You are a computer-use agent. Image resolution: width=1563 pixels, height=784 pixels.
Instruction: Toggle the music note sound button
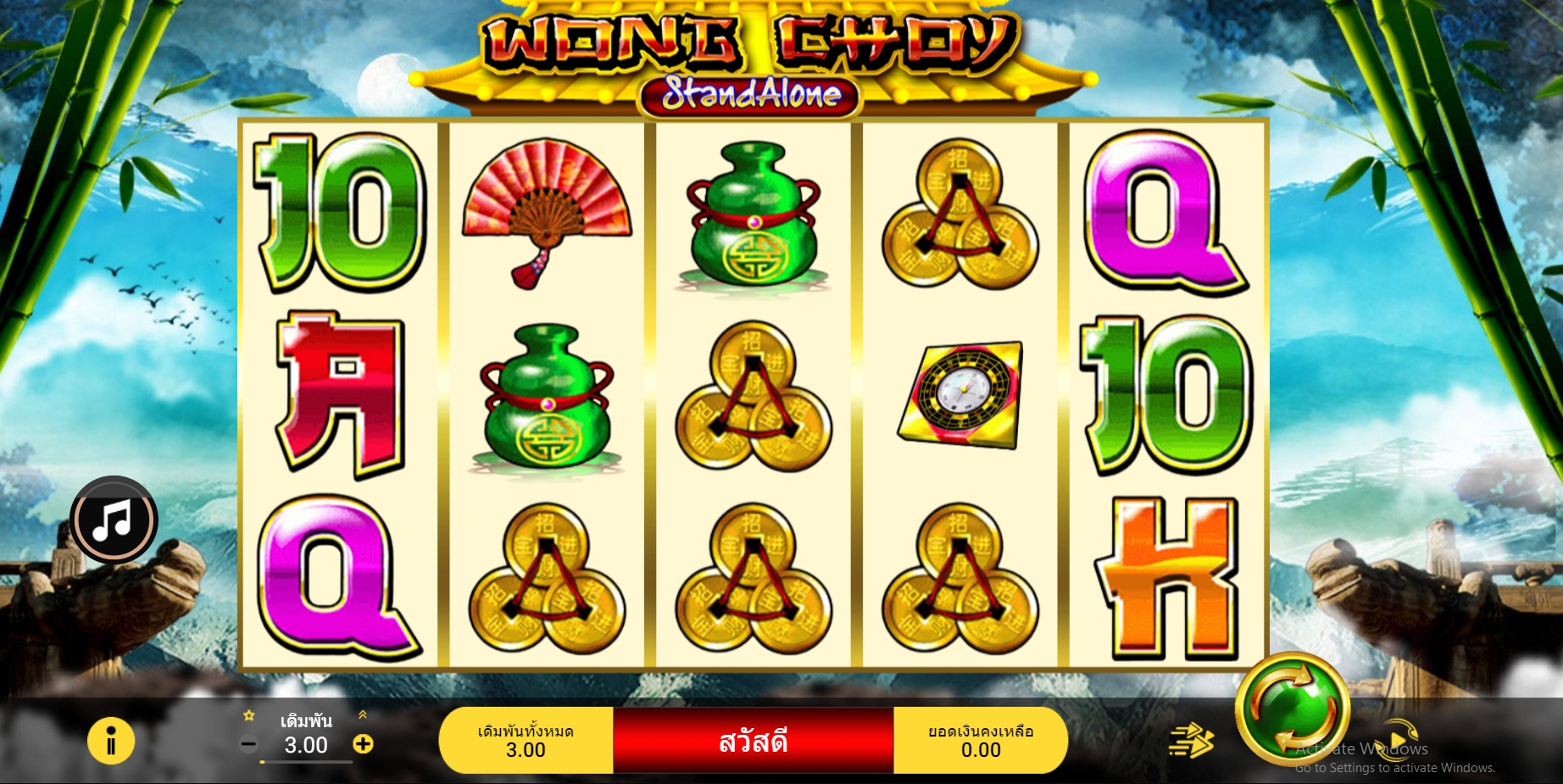[x=113, y=520]
